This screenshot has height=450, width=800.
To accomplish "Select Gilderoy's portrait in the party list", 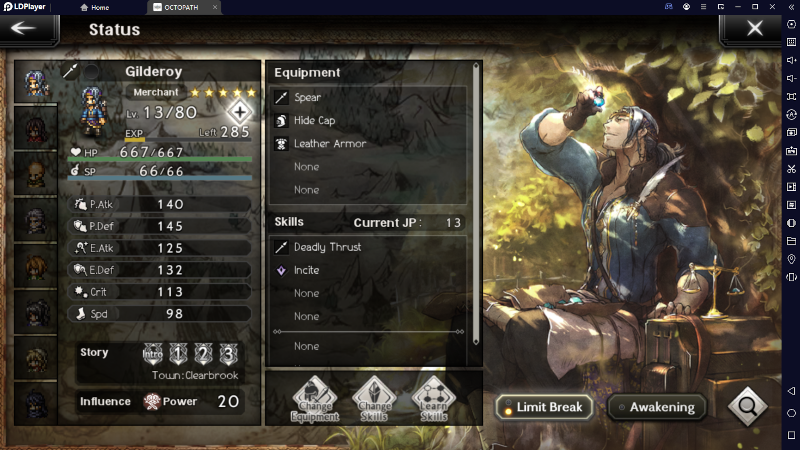I will [x=37, y=82].
